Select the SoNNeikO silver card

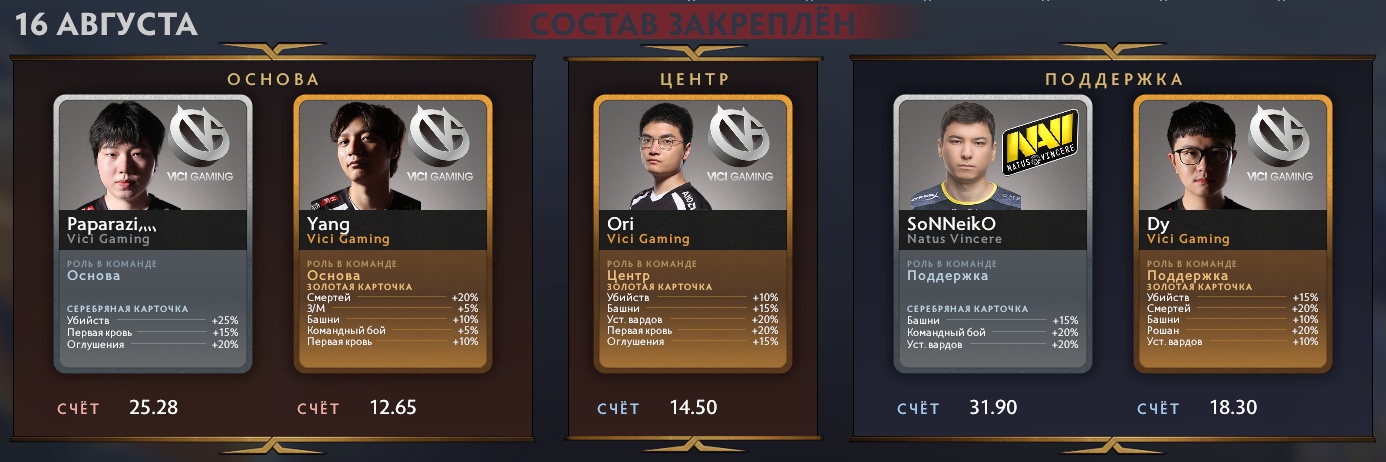(992, 234)
